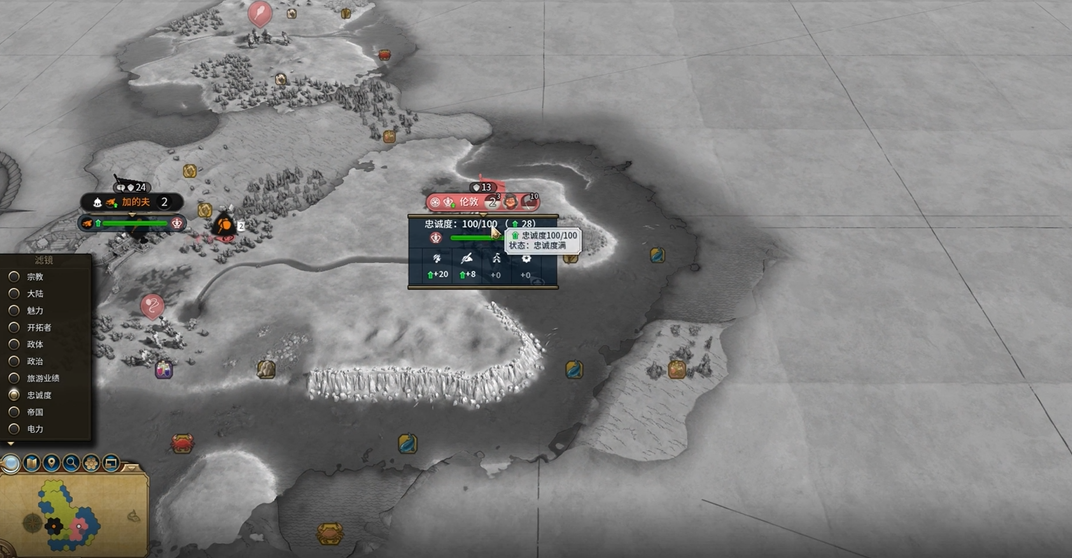This screenshot has height=558, width=1072.
Task: Open the map pin tool
Action: (x=51, y=463)
